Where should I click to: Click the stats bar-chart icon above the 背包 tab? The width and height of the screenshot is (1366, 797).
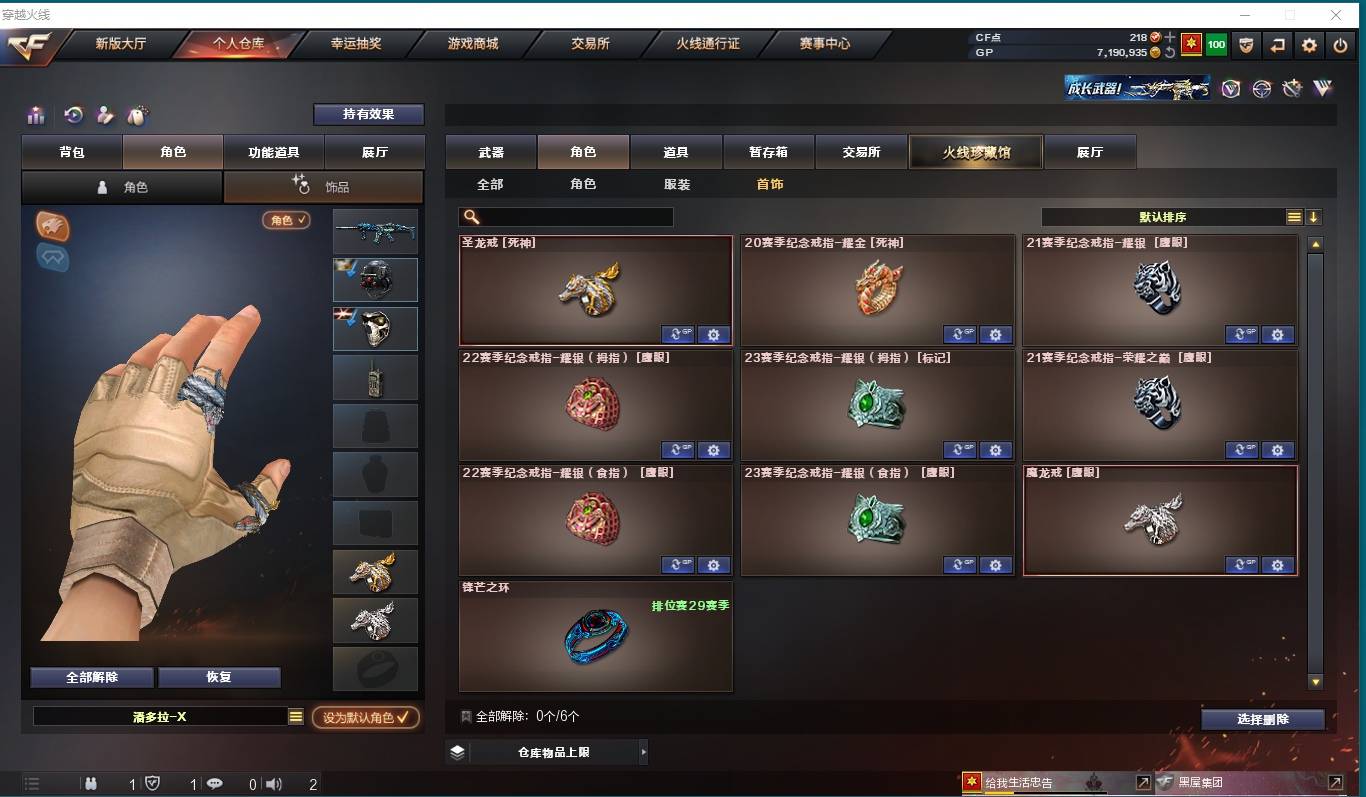click(x=35, y=115)
